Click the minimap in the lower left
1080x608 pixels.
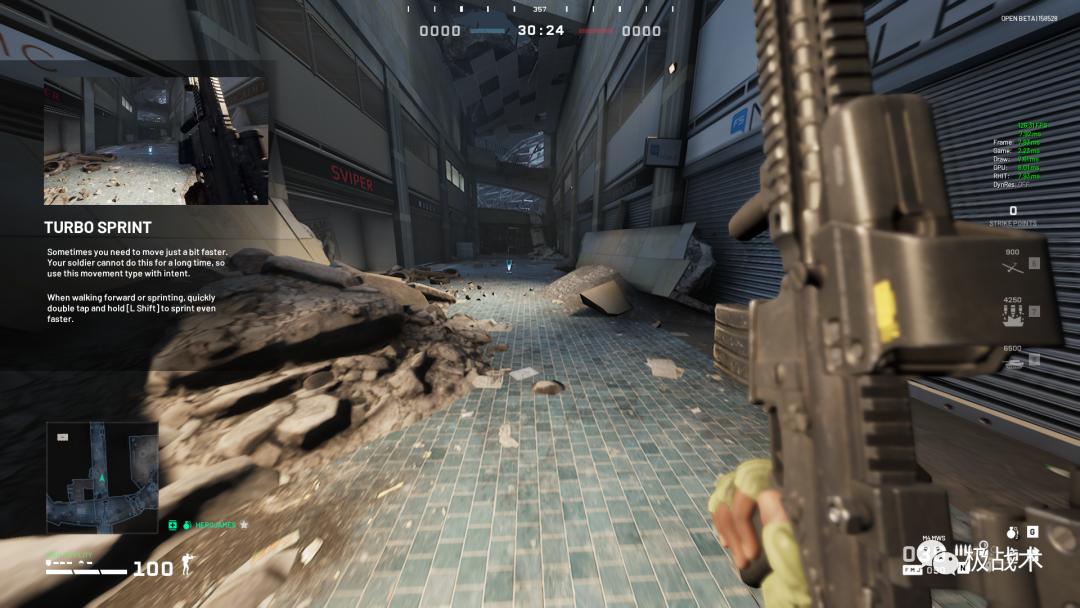pyautogui.click(x=102, y=477)
